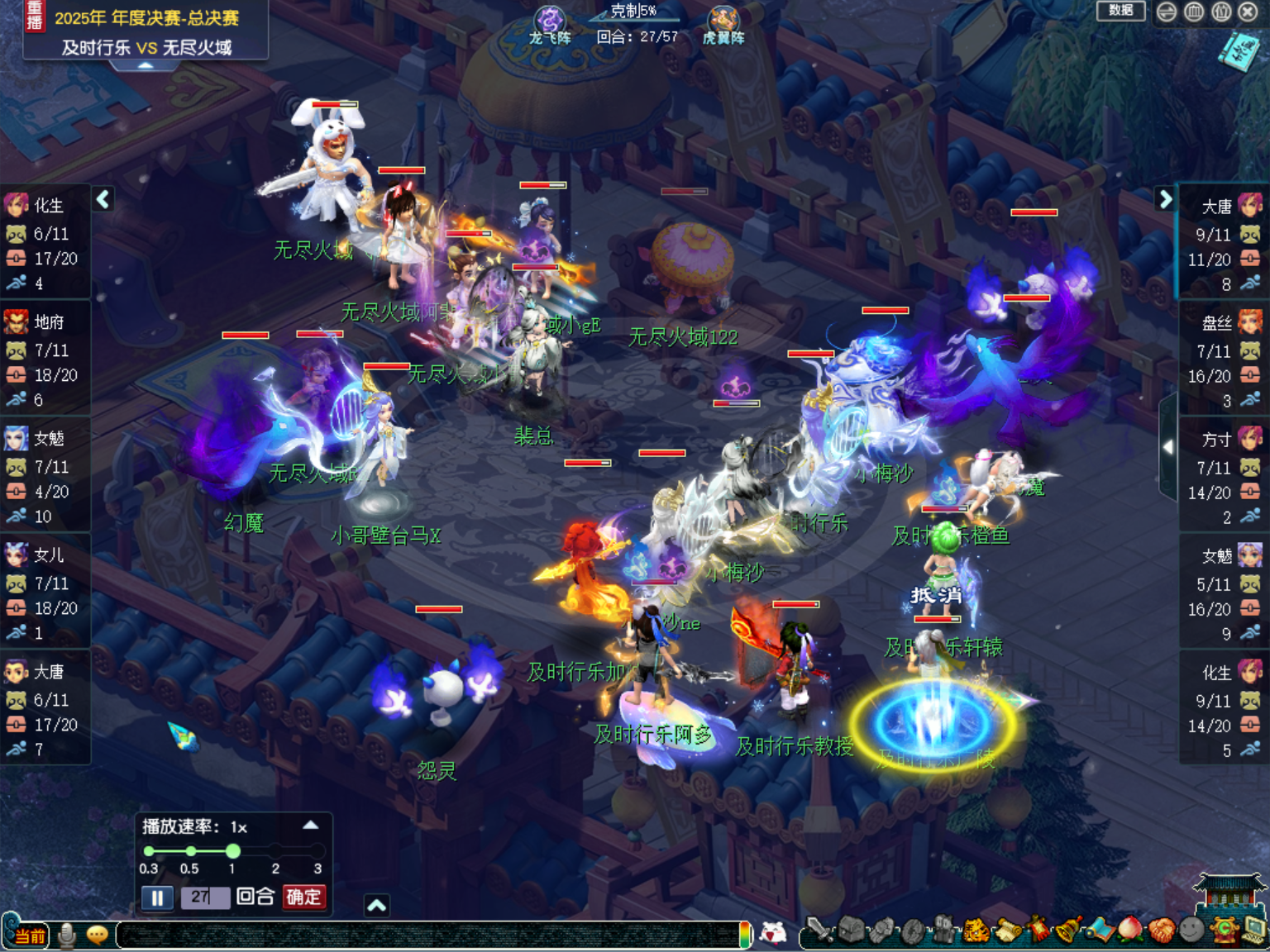Expand the right team panel arrow
Viewport: 1270px width, 952px height.
point(1165,199)
